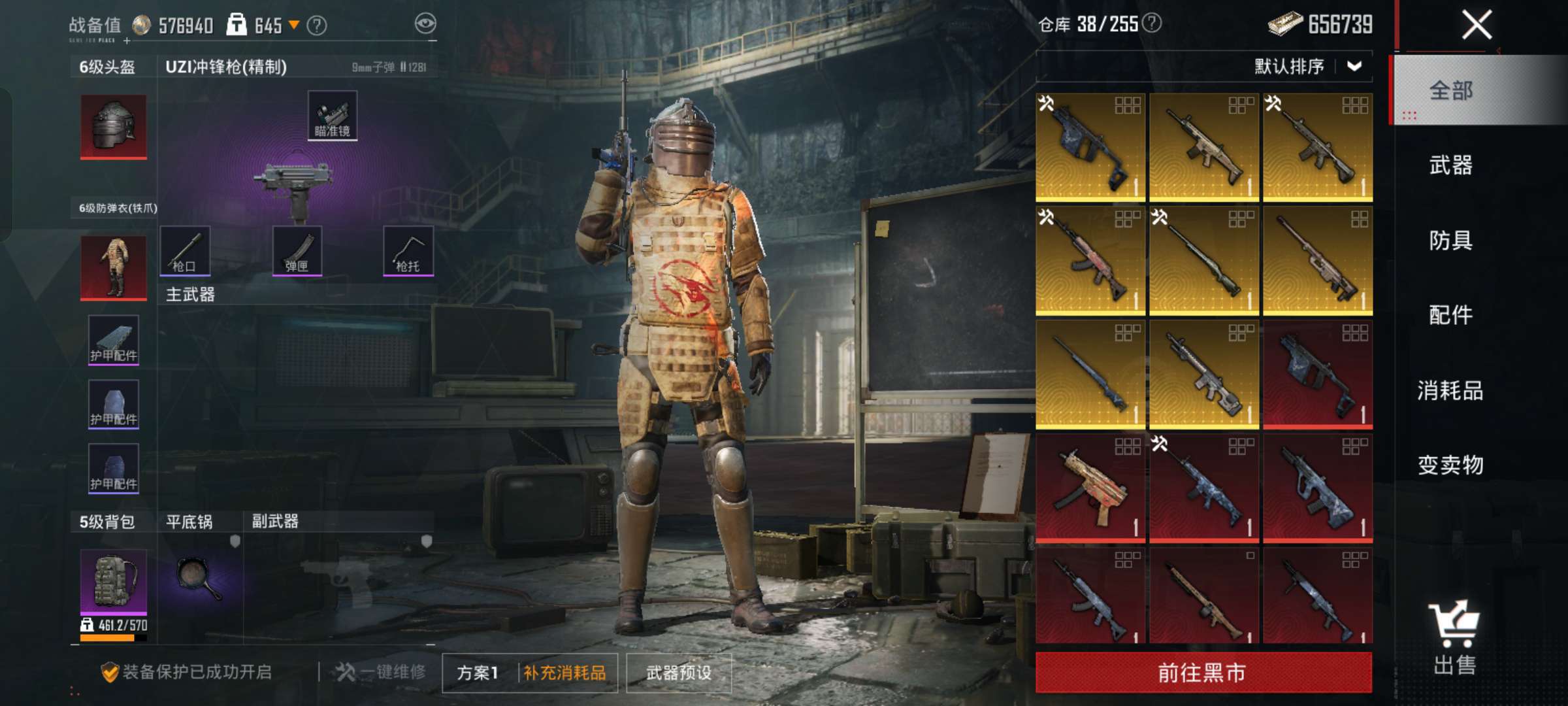Image resolution: width=1568 pixels, height=706 pixels.
Task: Switch to the 武器 category tab
Action: point(1450,165)
